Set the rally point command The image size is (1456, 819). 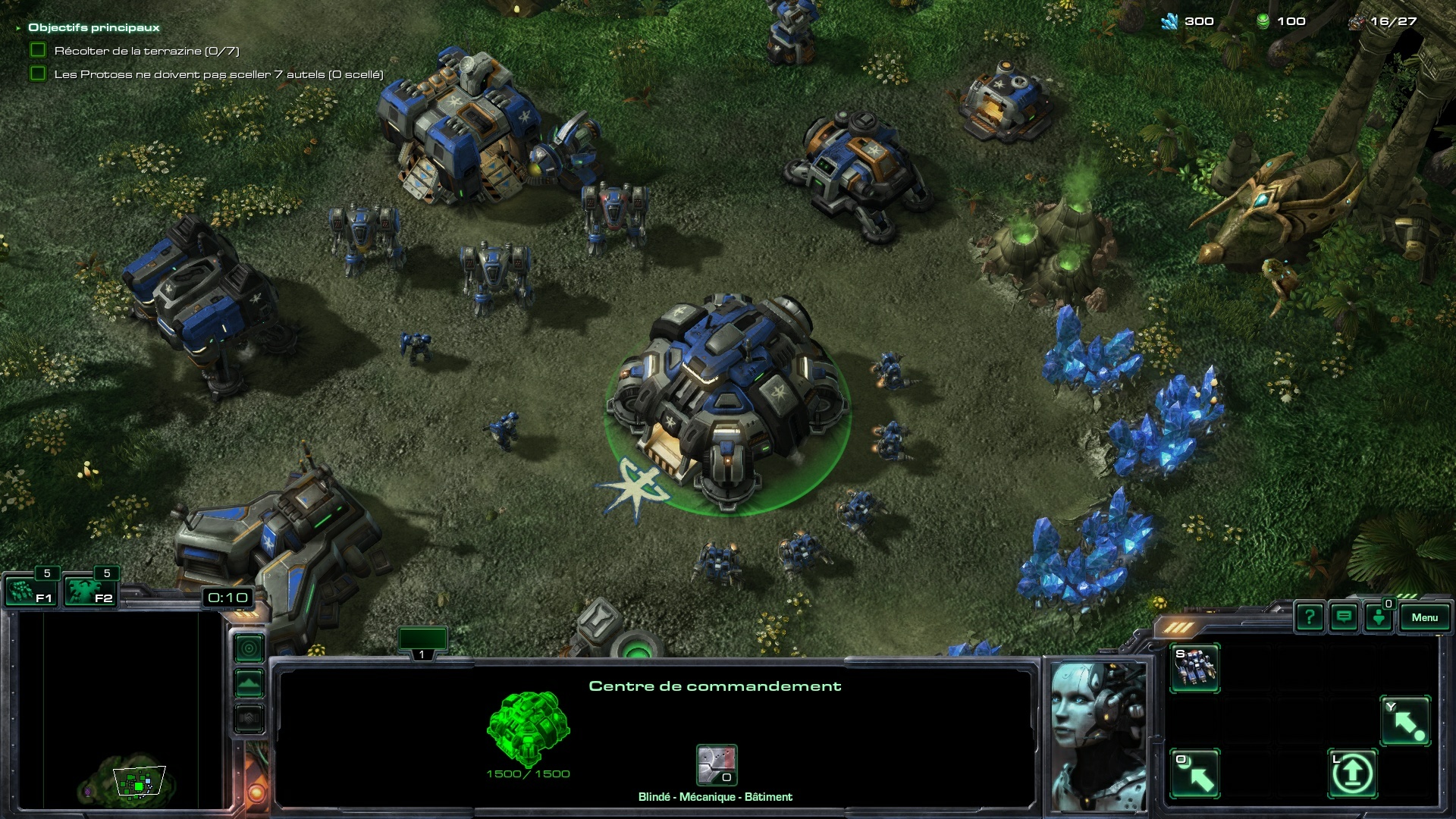pyautogui.click(x=1405, y=721)
